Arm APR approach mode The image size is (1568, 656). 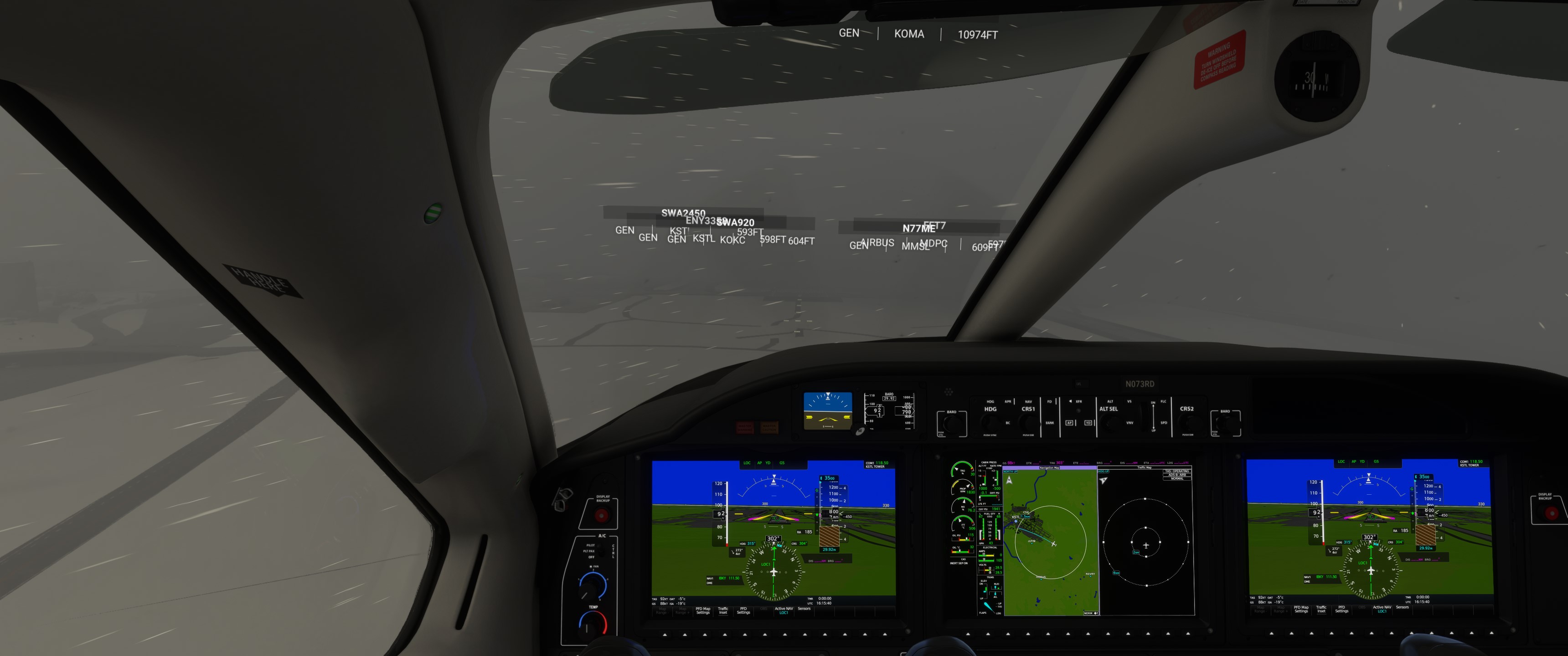pos(1008,402)
